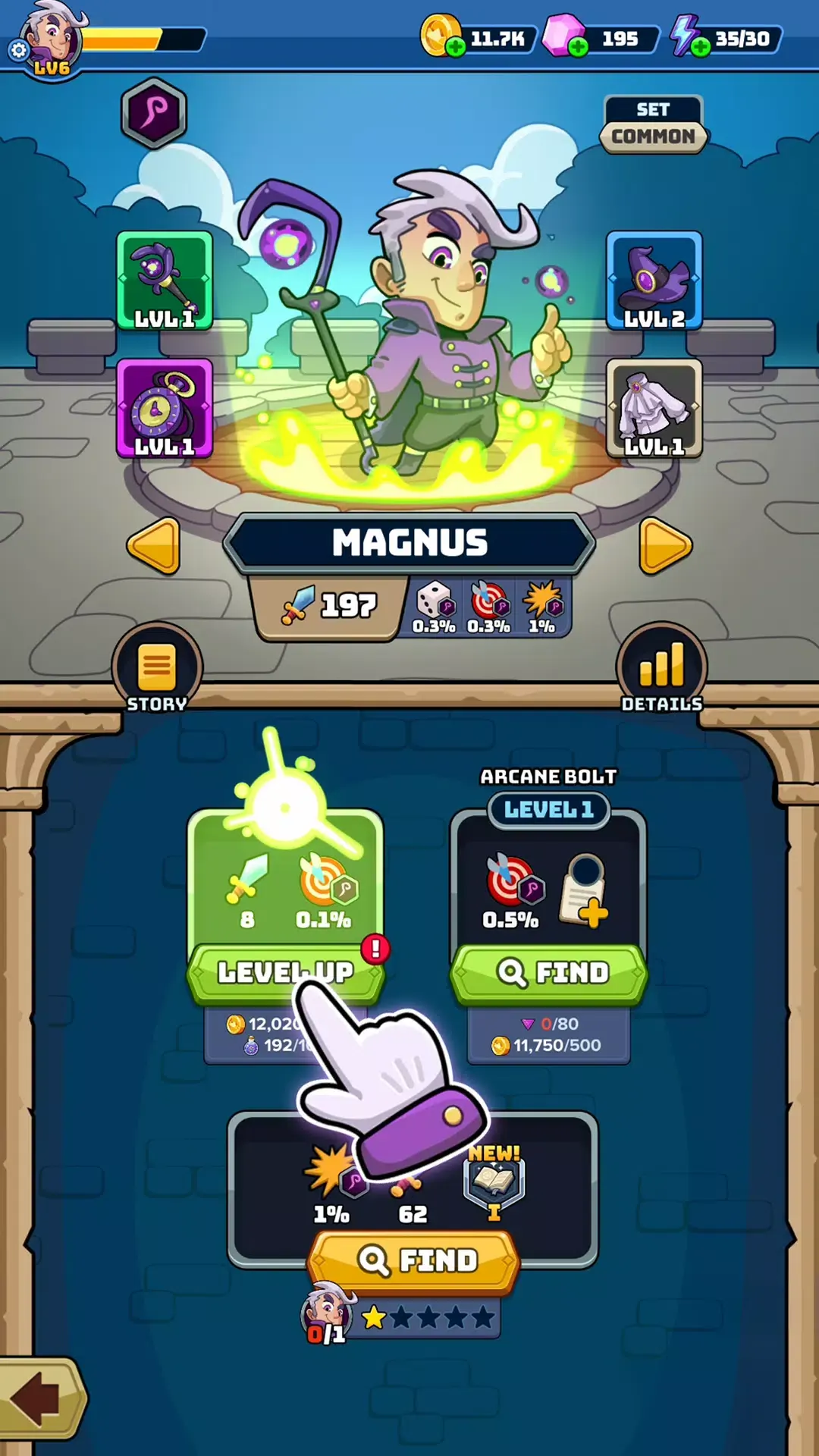The image size is (819, 1456).
Task: Switch to the next hero with right arrow
Action: [664, 545]
